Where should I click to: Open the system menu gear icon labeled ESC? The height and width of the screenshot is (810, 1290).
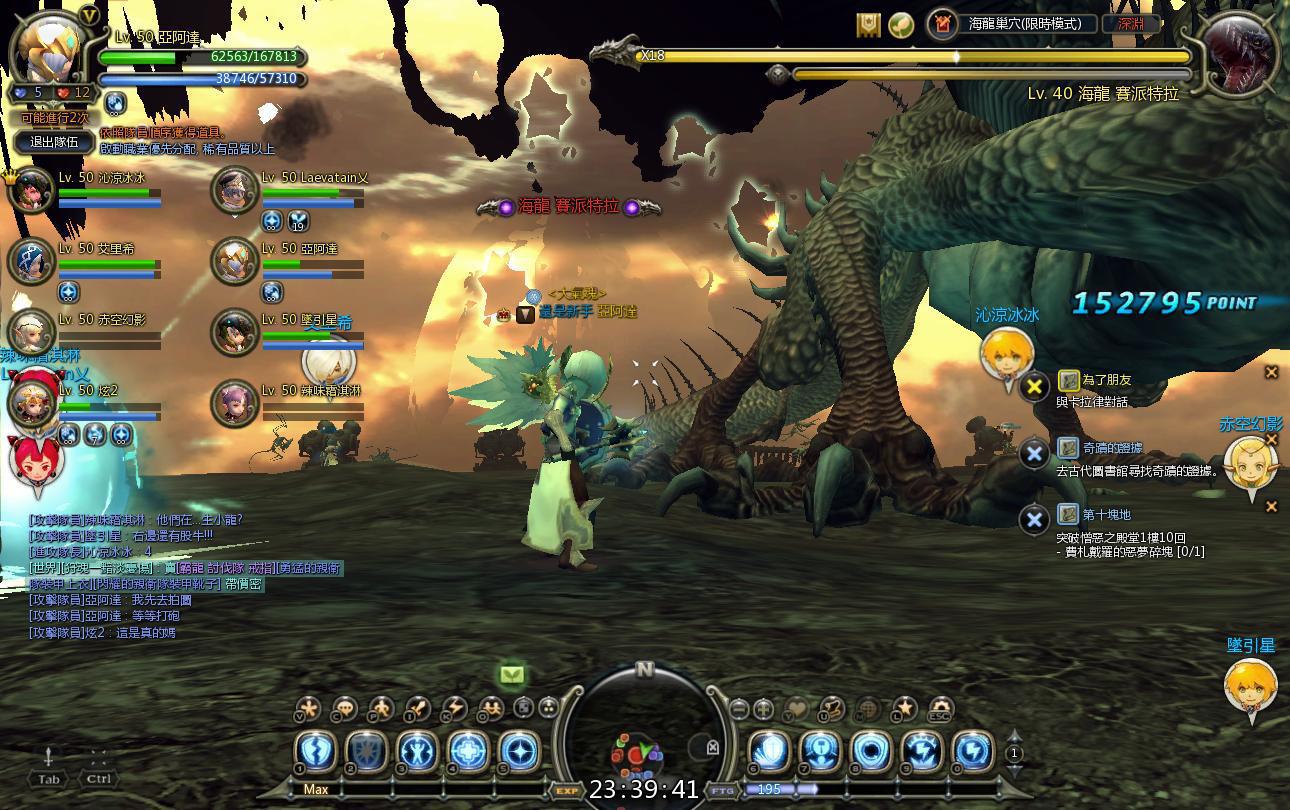pyautogui.click(x=940, y=709)
